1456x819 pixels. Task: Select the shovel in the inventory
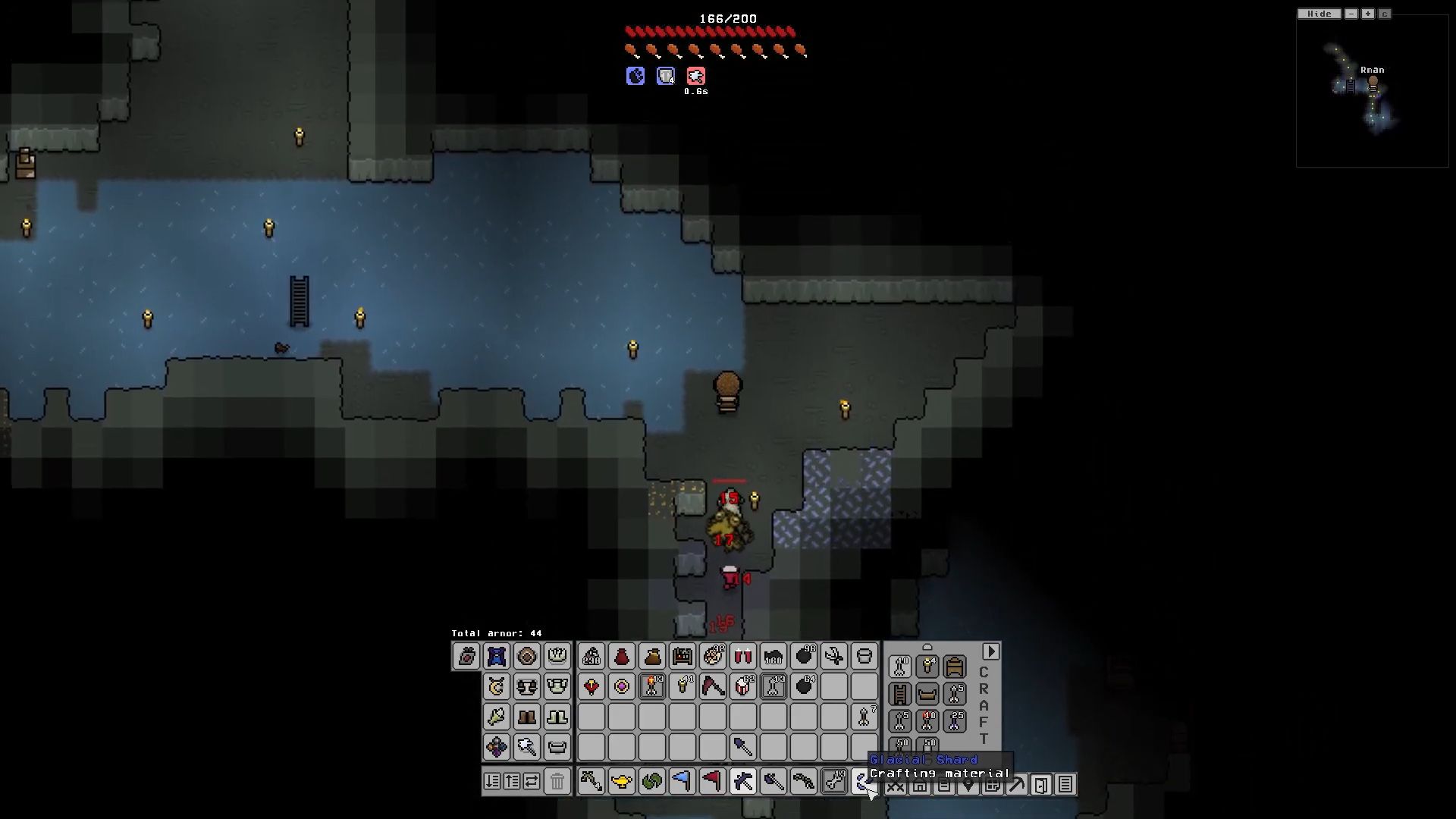(743, 748)
